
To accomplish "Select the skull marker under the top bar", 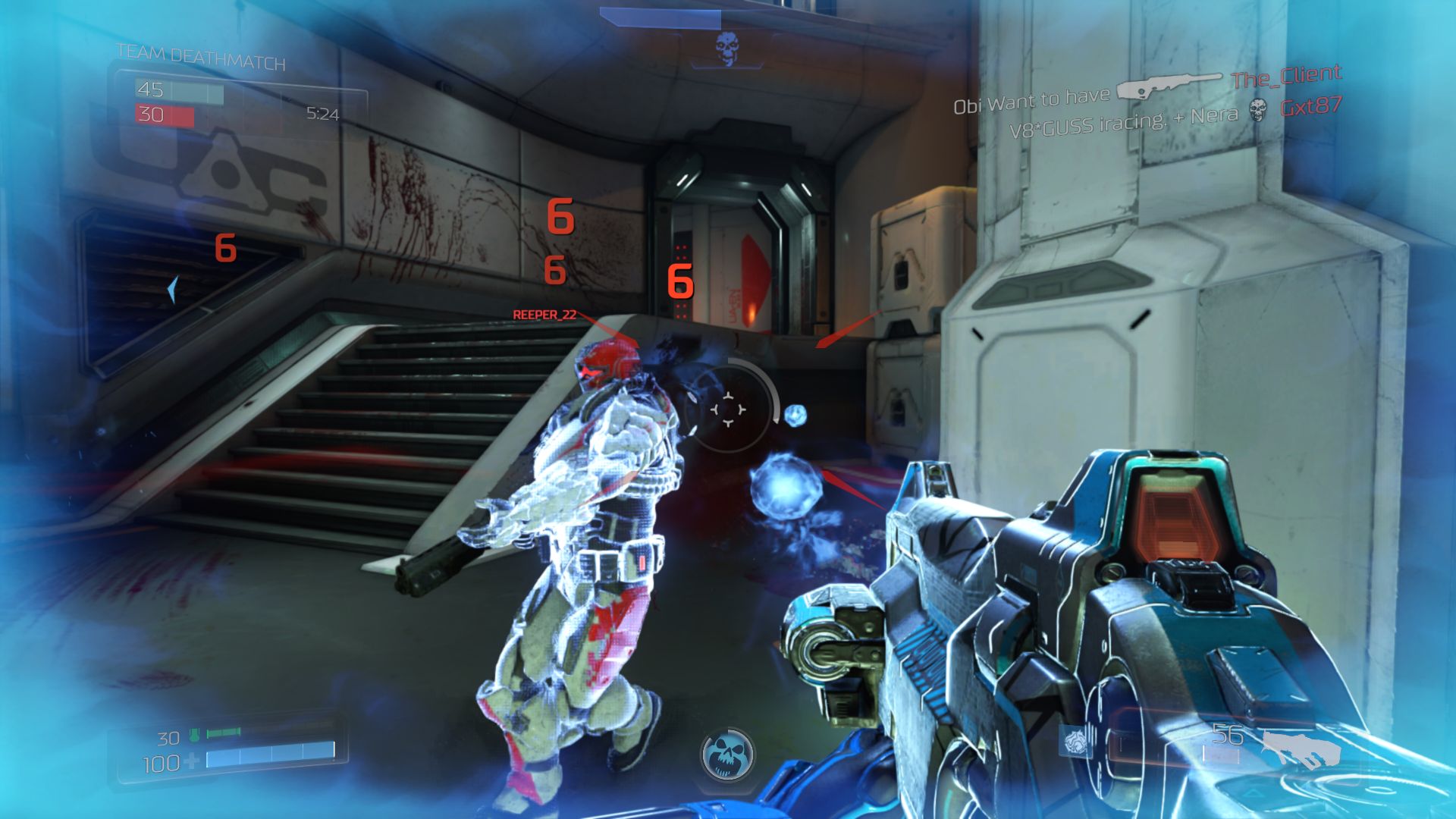I will click(x=726, y=49).
